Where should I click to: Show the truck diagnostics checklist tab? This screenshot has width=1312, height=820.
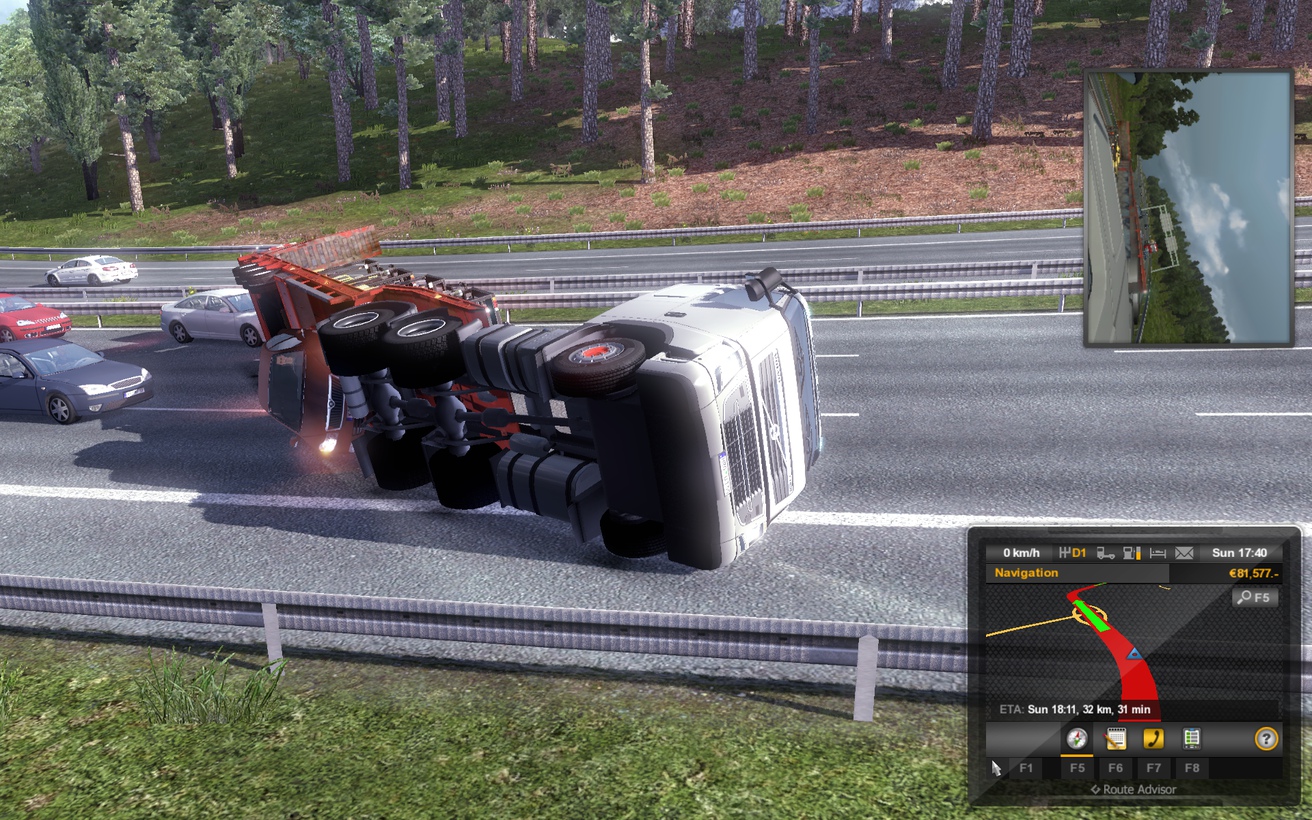pyautogui.click(x=1191, y=739)
